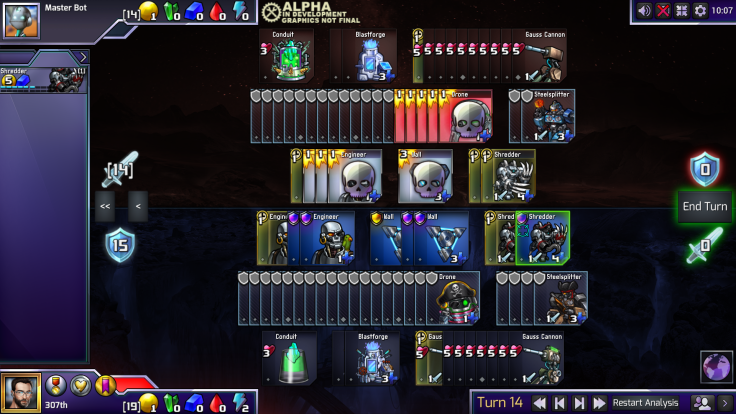Toggle the sound speaker icon
Screen dimensions: 736x414
[643, 10]
